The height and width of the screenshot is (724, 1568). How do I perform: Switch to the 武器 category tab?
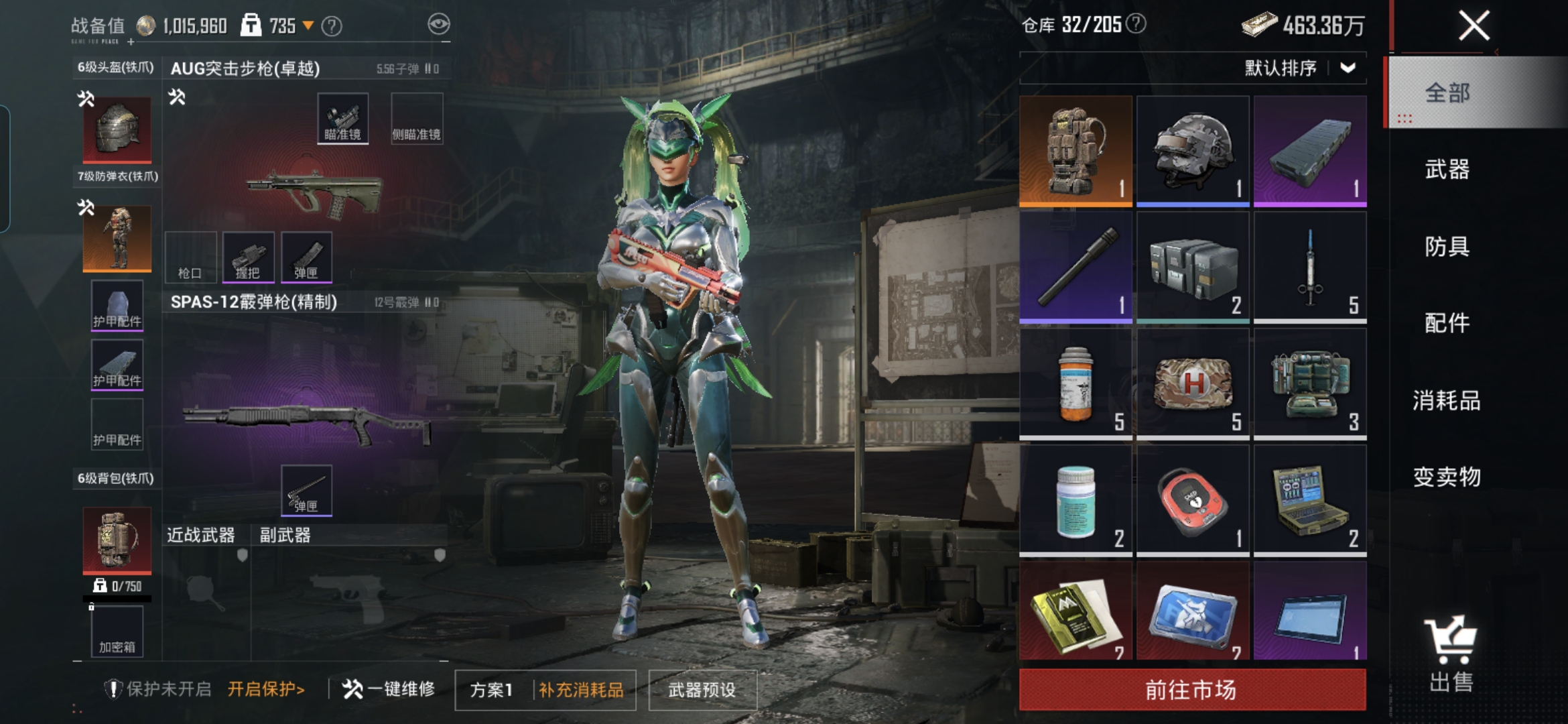click(1447, 169)
